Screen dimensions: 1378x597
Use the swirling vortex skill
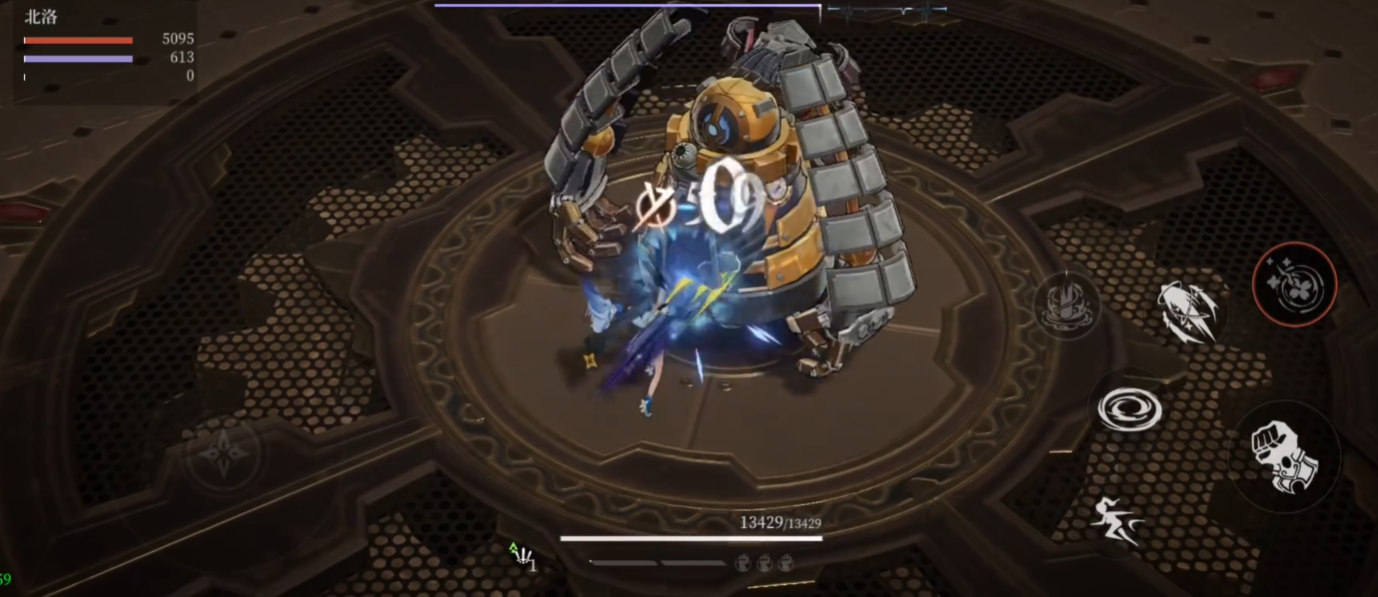[1129, 408]
